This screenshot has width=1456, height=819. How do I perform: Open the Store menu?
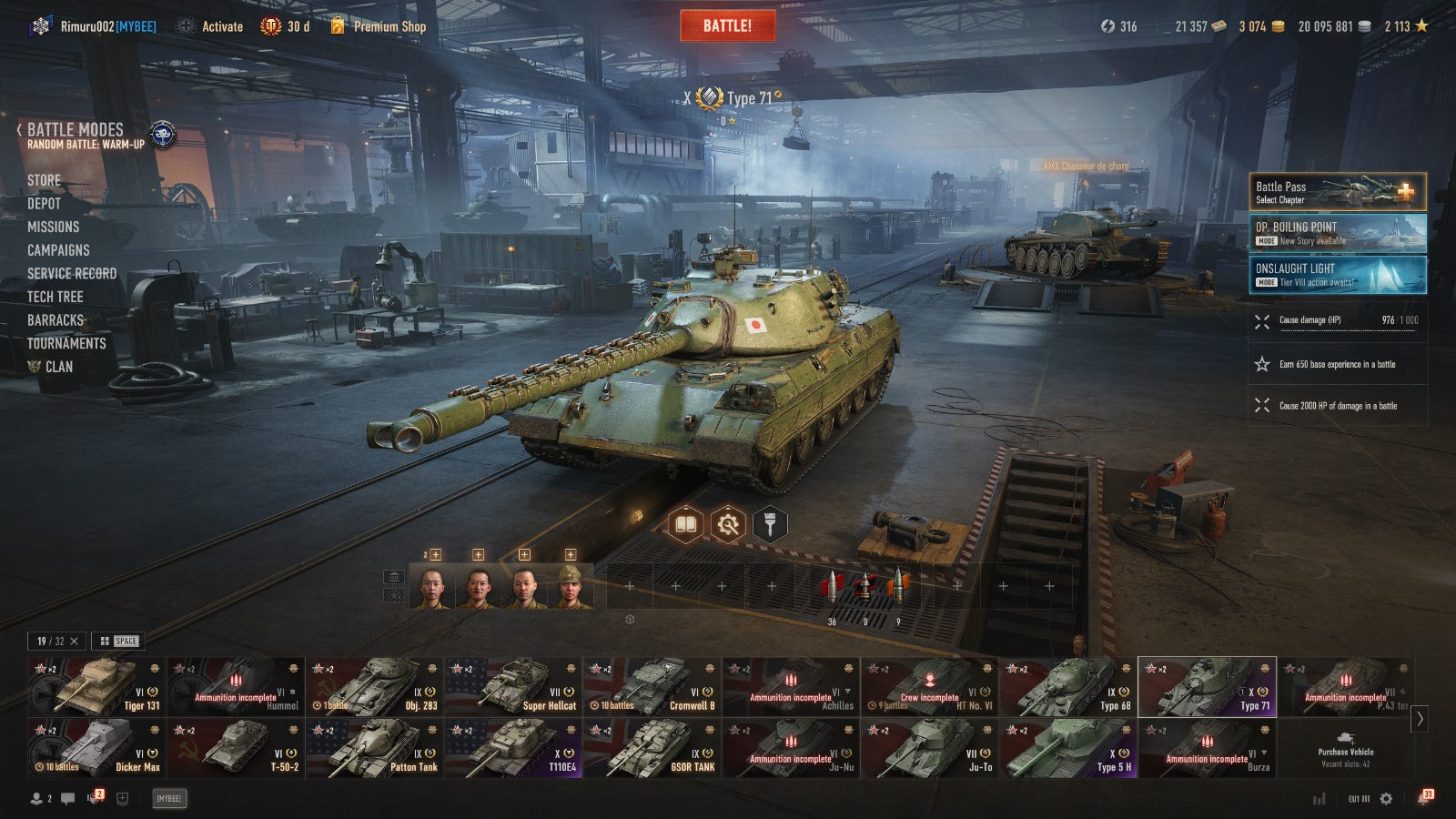point(44,180)
